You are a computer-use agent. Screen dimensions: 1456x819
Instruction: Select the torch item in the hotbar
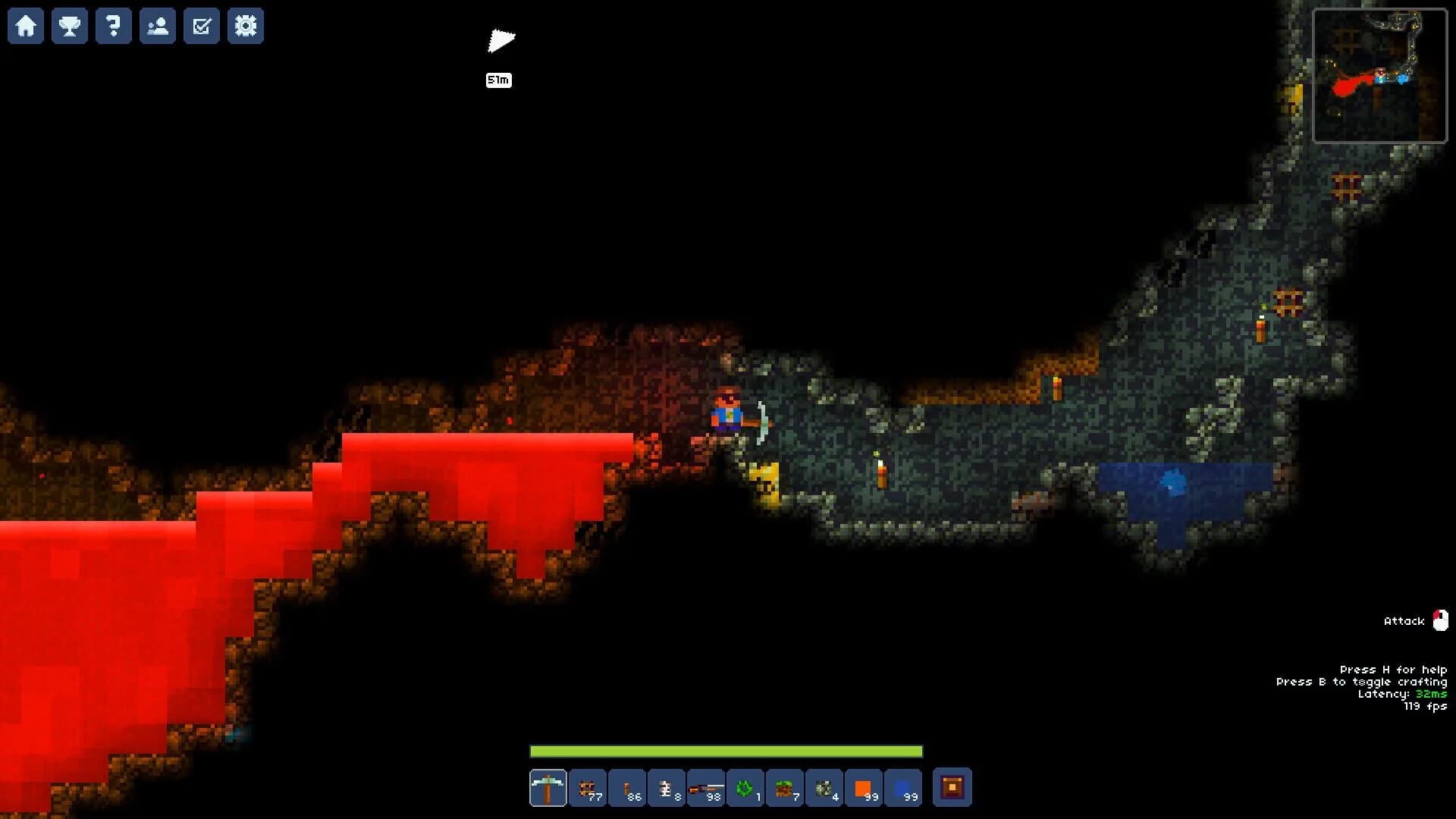point(626,789)
